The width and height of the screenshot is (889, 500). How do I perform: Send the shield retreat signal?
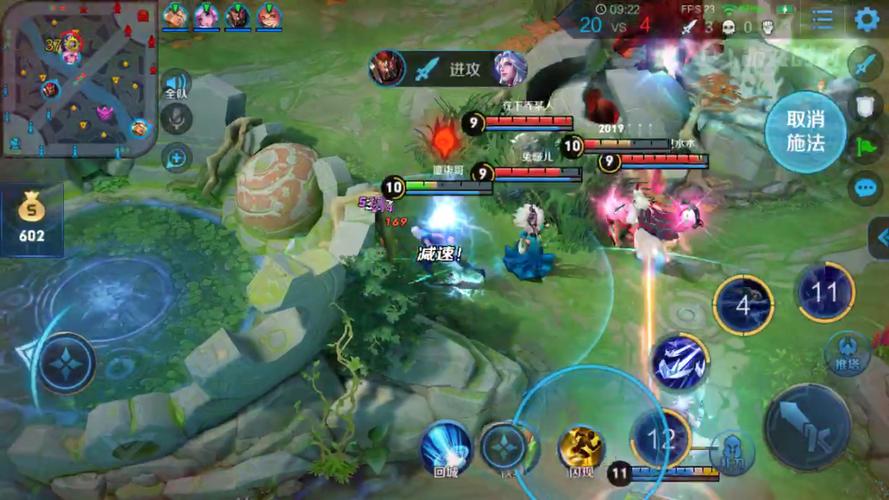(864, 104)
